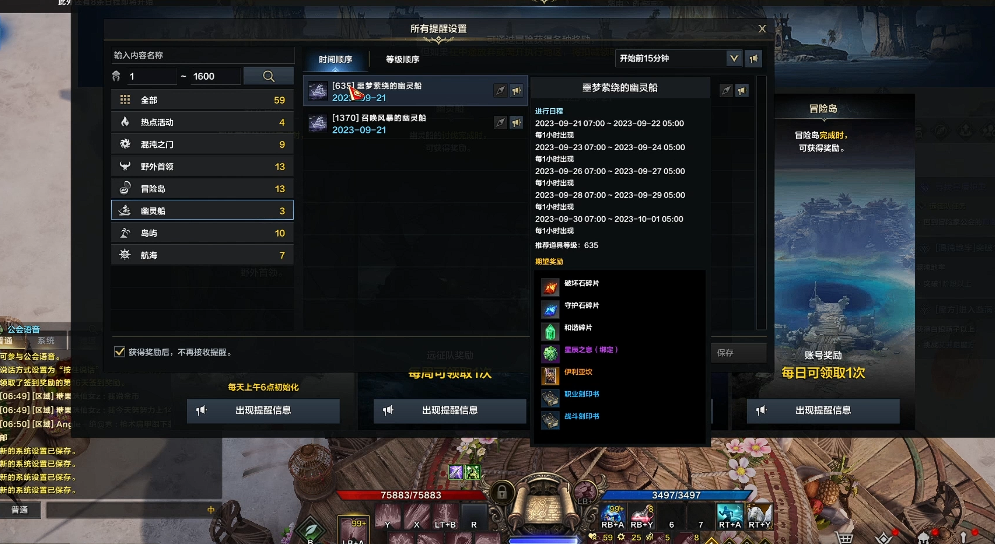The height and width of the screenshot is (544, 995).
Task: Select the [1370] 召唤风暴的幽灵船 entry
Action: [x=400, y=123]
